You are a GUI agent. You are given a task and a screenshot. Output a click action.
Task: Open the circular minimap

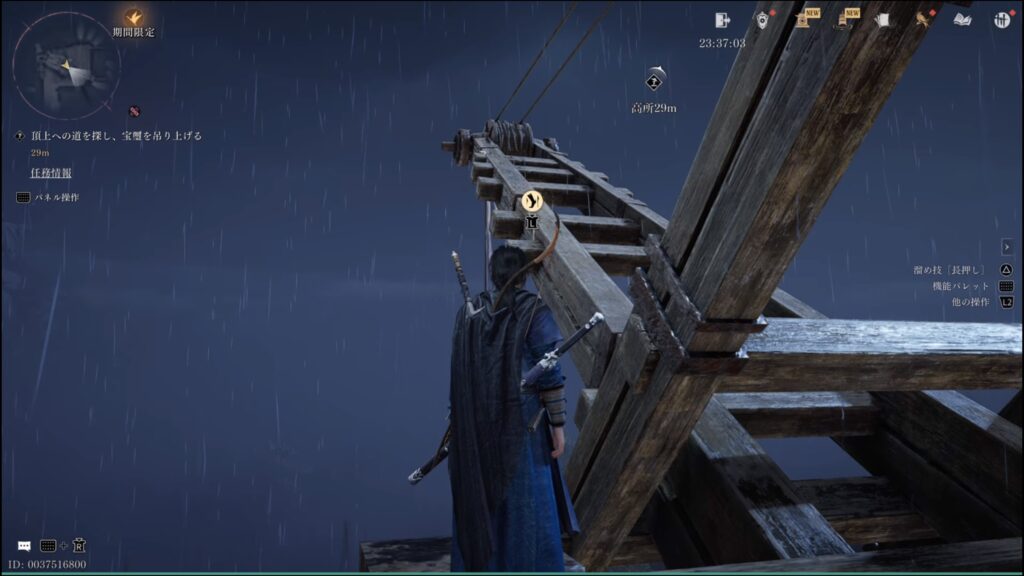click(66, 66)
